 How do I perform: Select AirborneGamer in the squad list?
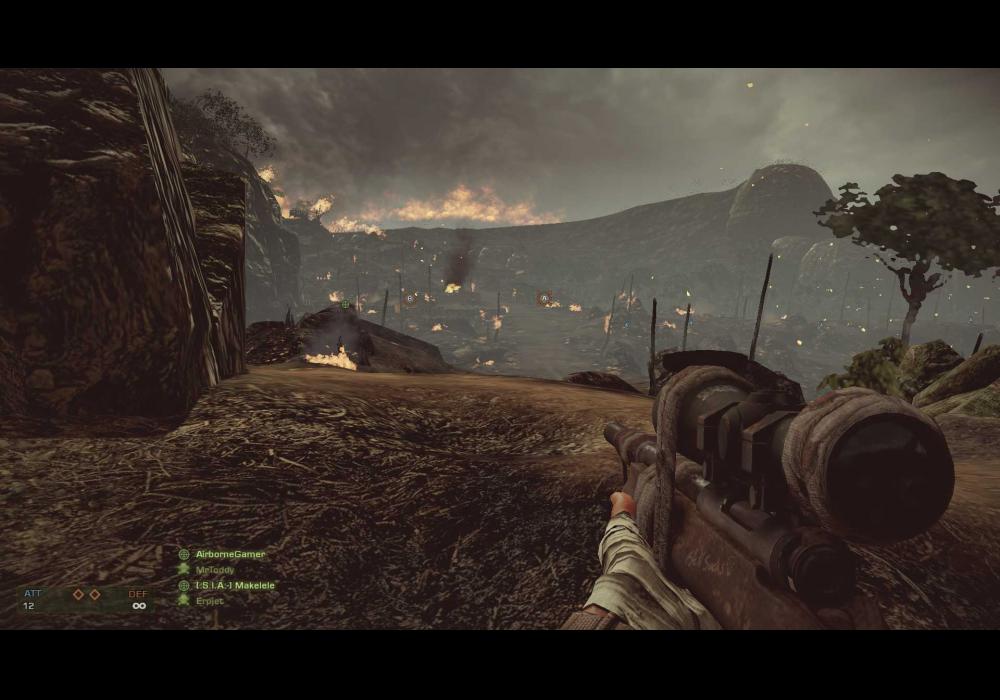(230, 554)
